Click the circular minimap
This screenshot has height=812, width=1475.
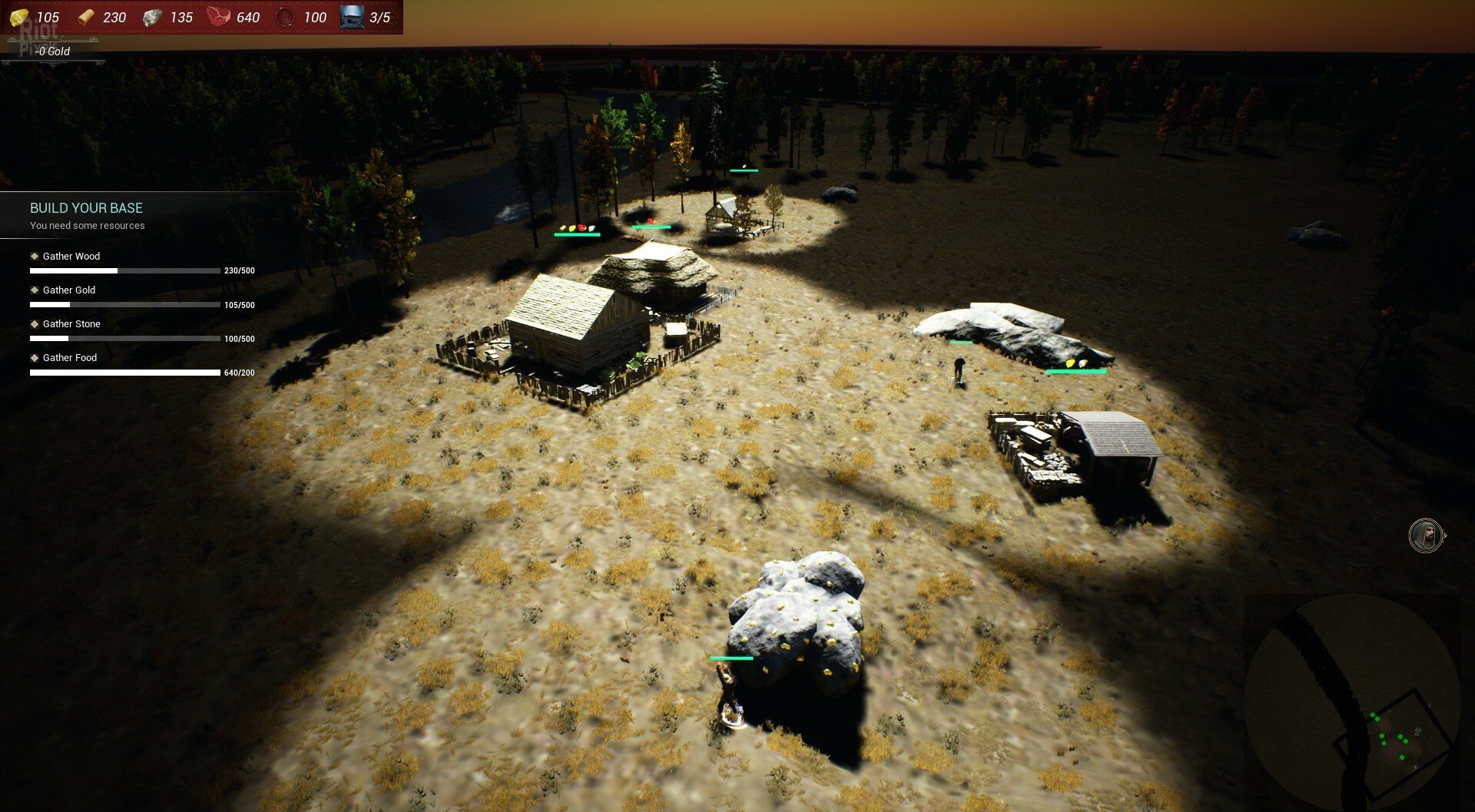tap(1351, 698)
